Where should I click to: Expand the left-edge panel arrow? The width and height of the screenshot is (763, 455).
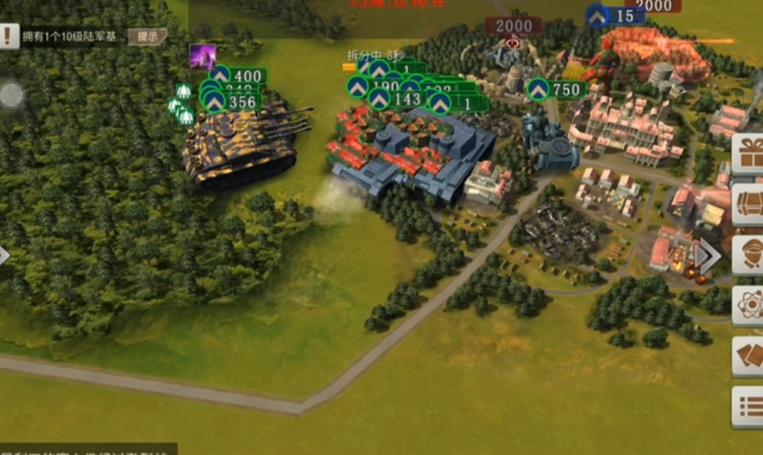(x=5, y=255)
